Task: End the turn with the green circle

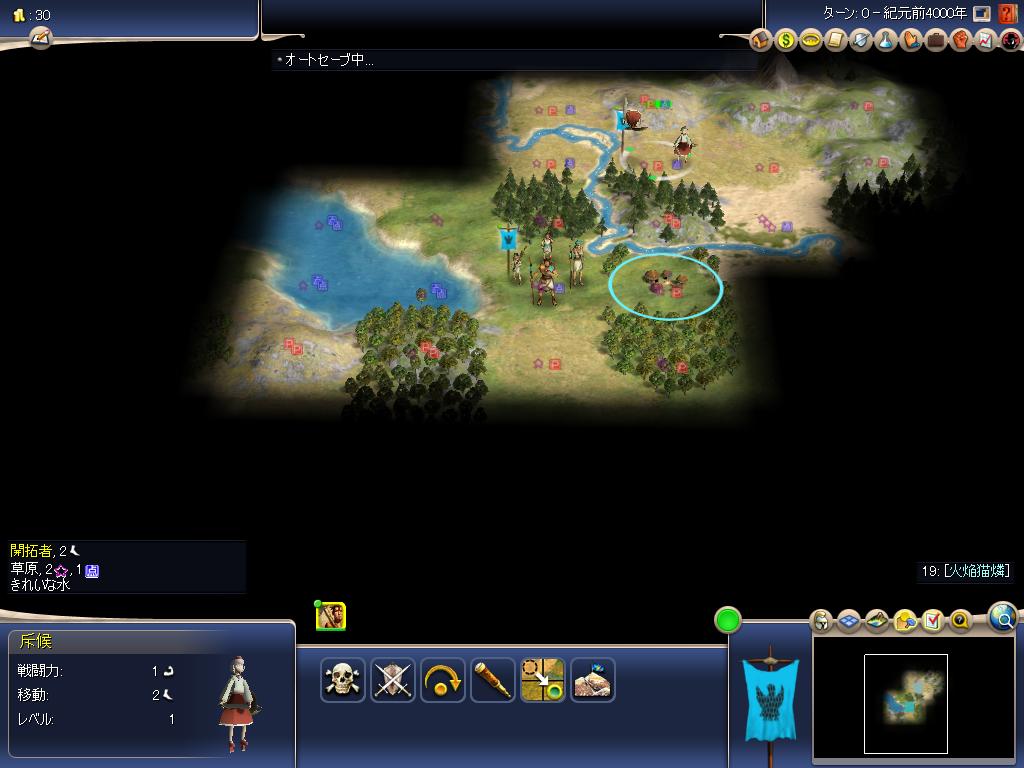Action: (x=728, y=620)
